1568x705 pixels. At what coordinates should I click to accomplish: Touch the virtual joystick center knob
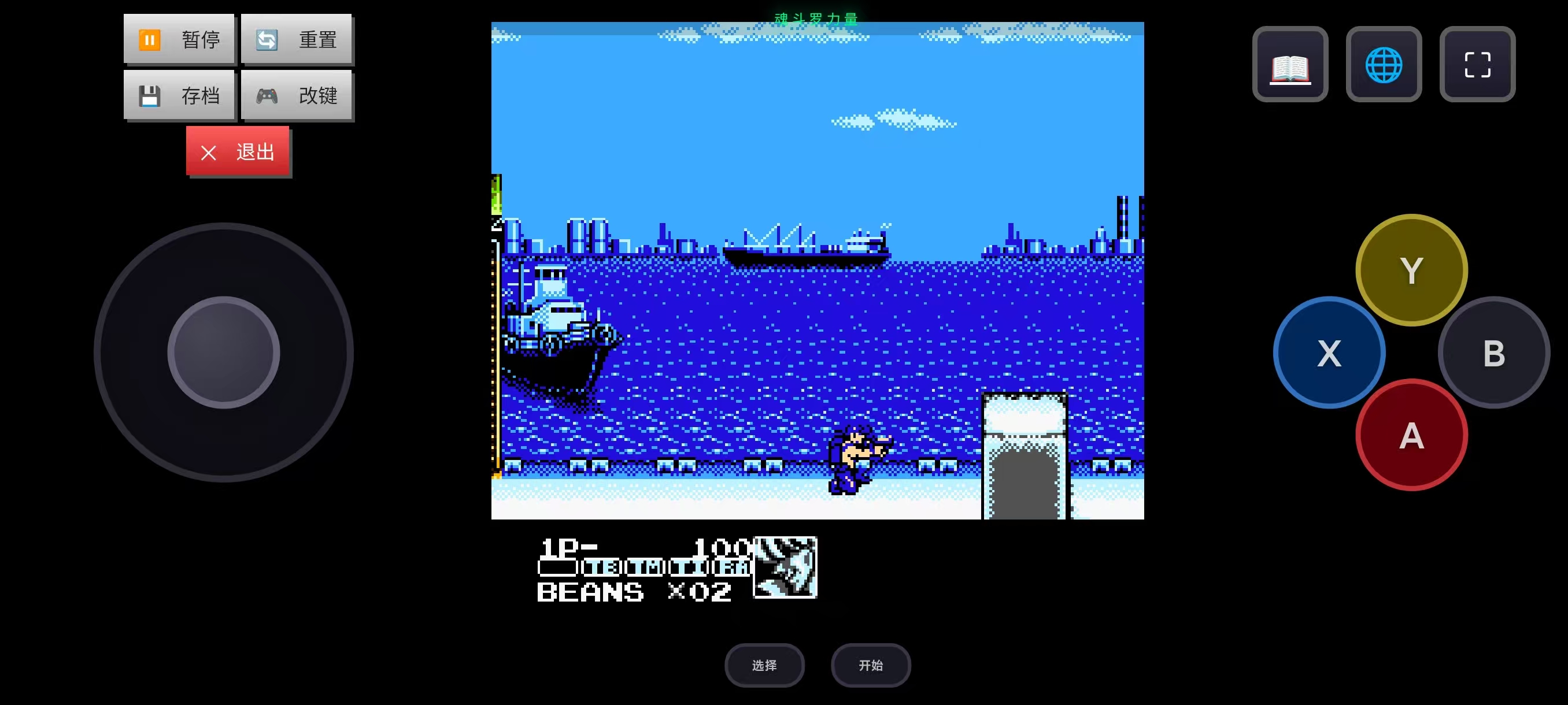[x=223, y=352]
